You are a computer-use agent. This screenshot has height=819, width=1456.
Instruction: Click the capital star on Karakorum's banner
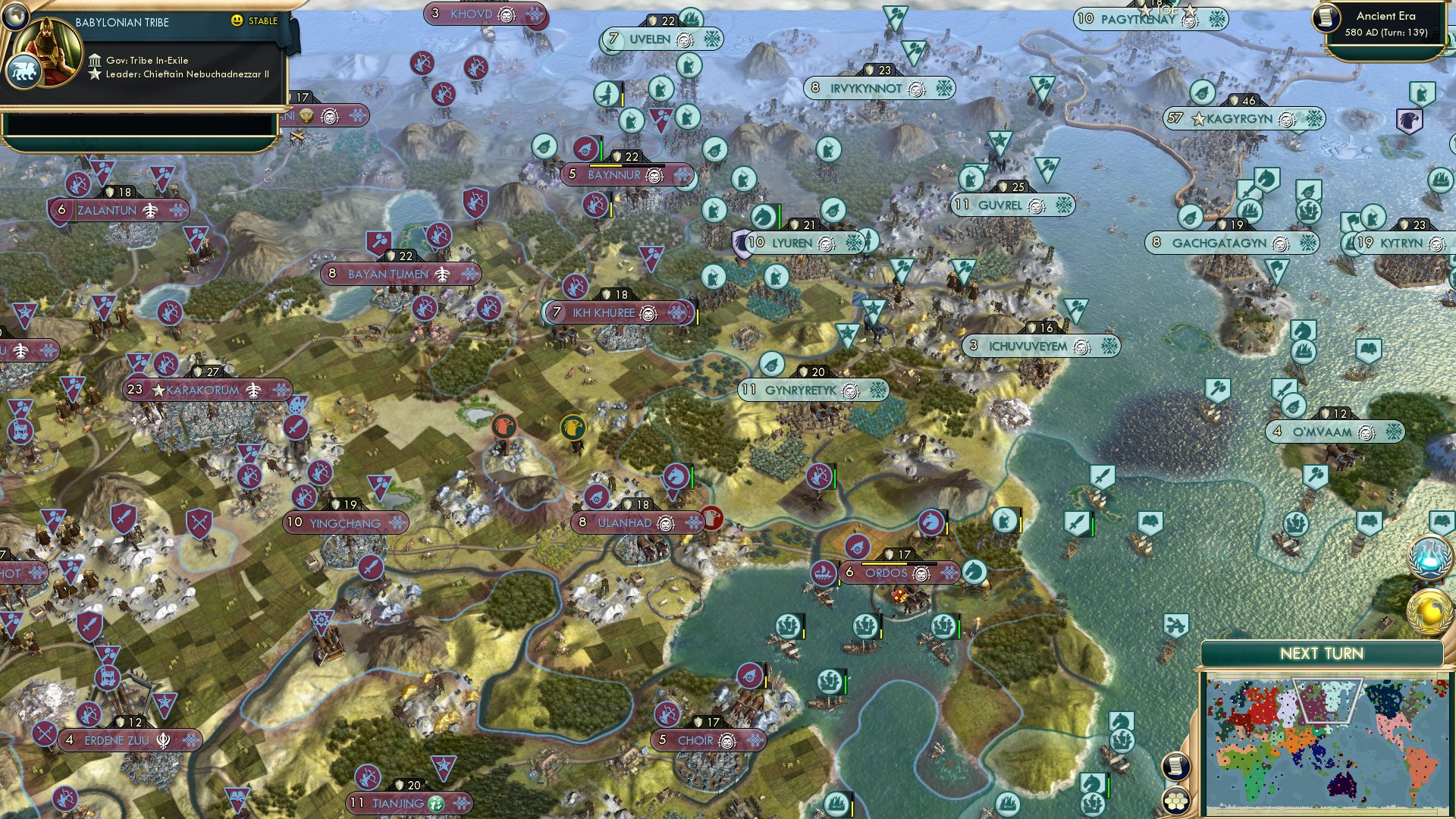[160, 389]
